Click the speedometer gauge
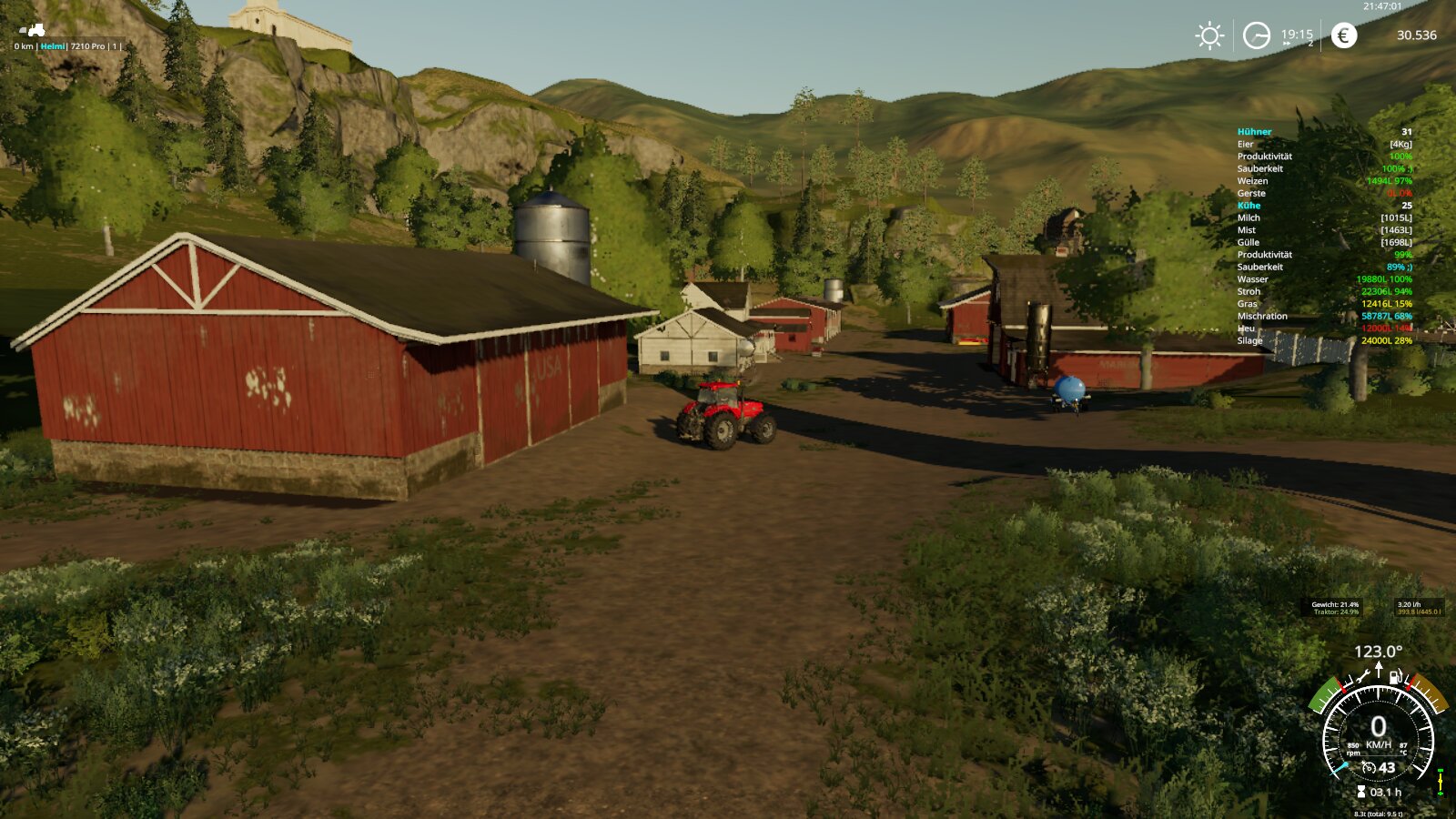This screenshot has height=819, width=1456. pos(1378,733)
